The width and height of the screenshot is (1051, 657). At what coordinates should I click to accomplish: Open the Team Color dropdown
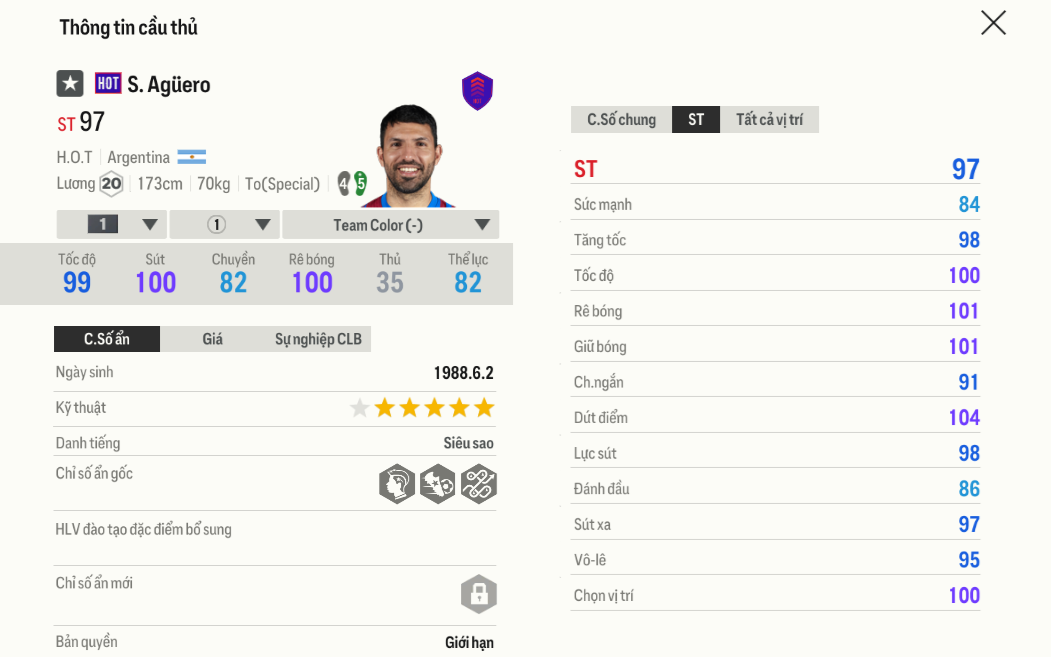click(390, 225)
